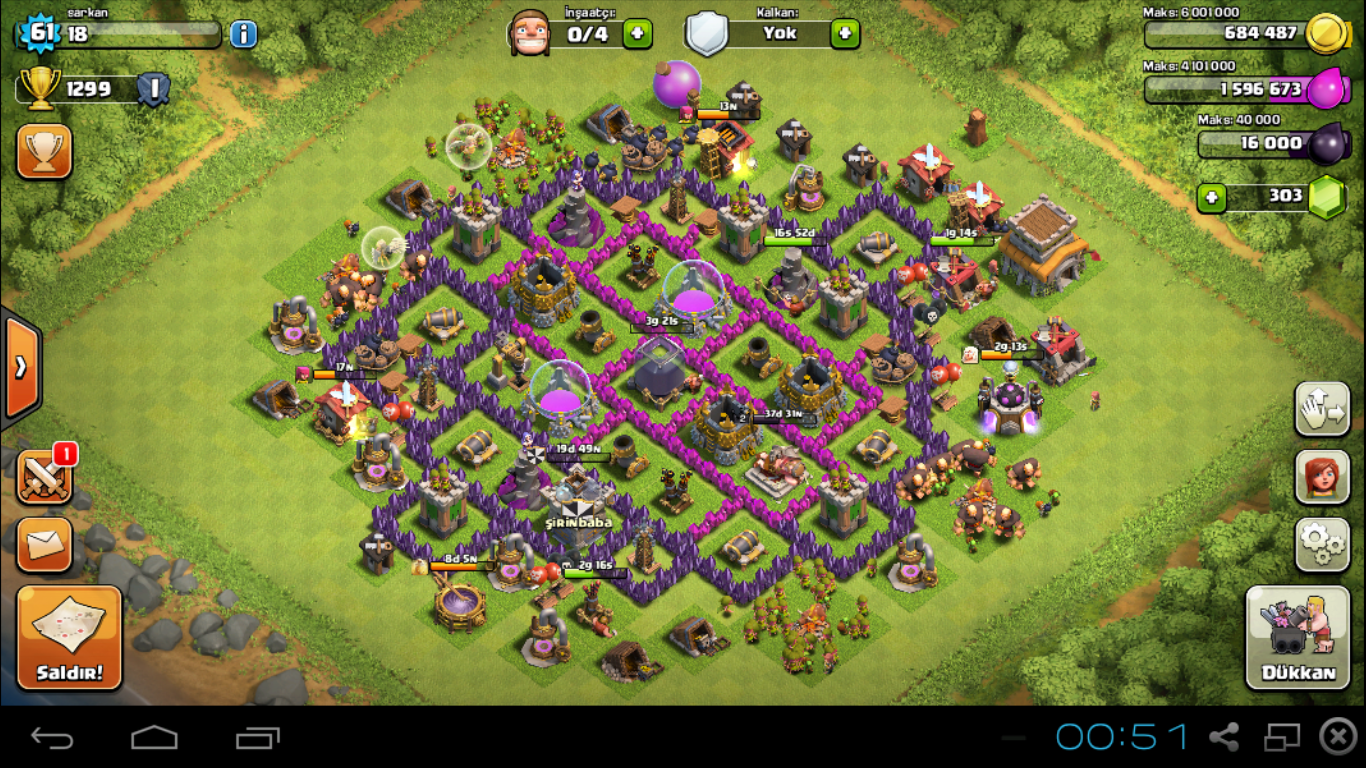Add gems with the green plus button
Screen dimensions: 1366x768
[1211, 197]
